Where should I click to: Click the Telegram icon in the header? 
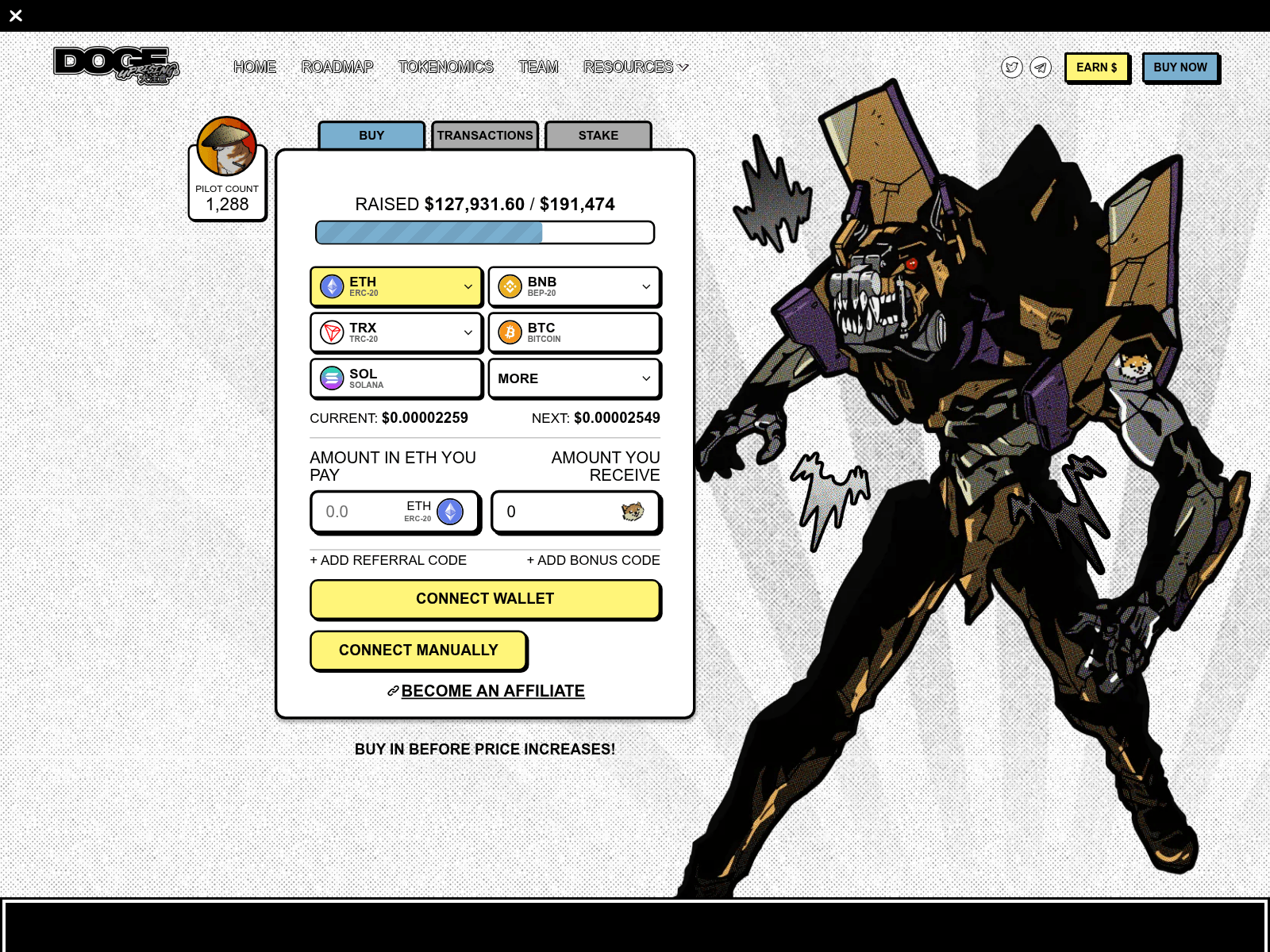click(x=1040, y=67)
